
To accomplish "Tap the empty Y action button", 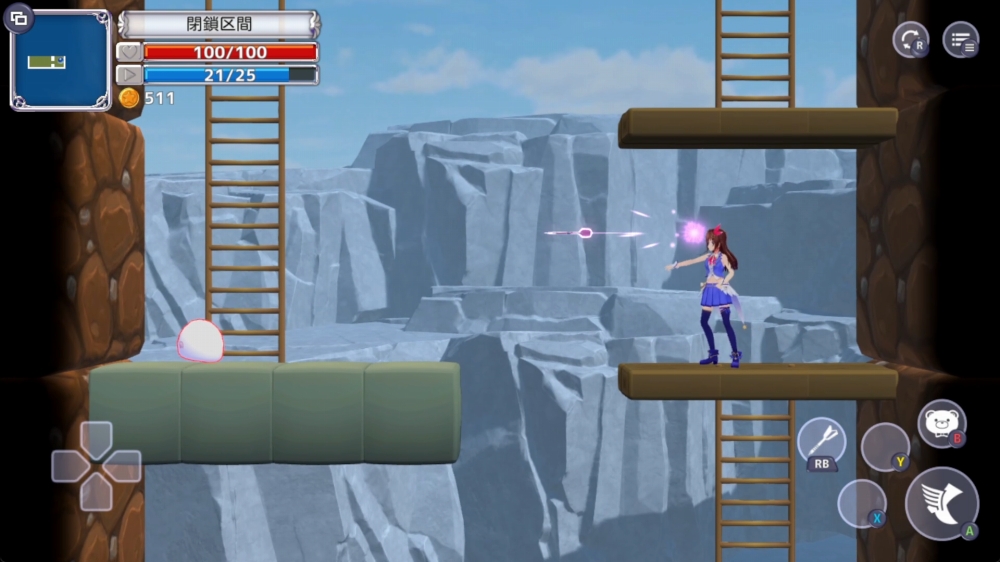I will pos(885,446).
